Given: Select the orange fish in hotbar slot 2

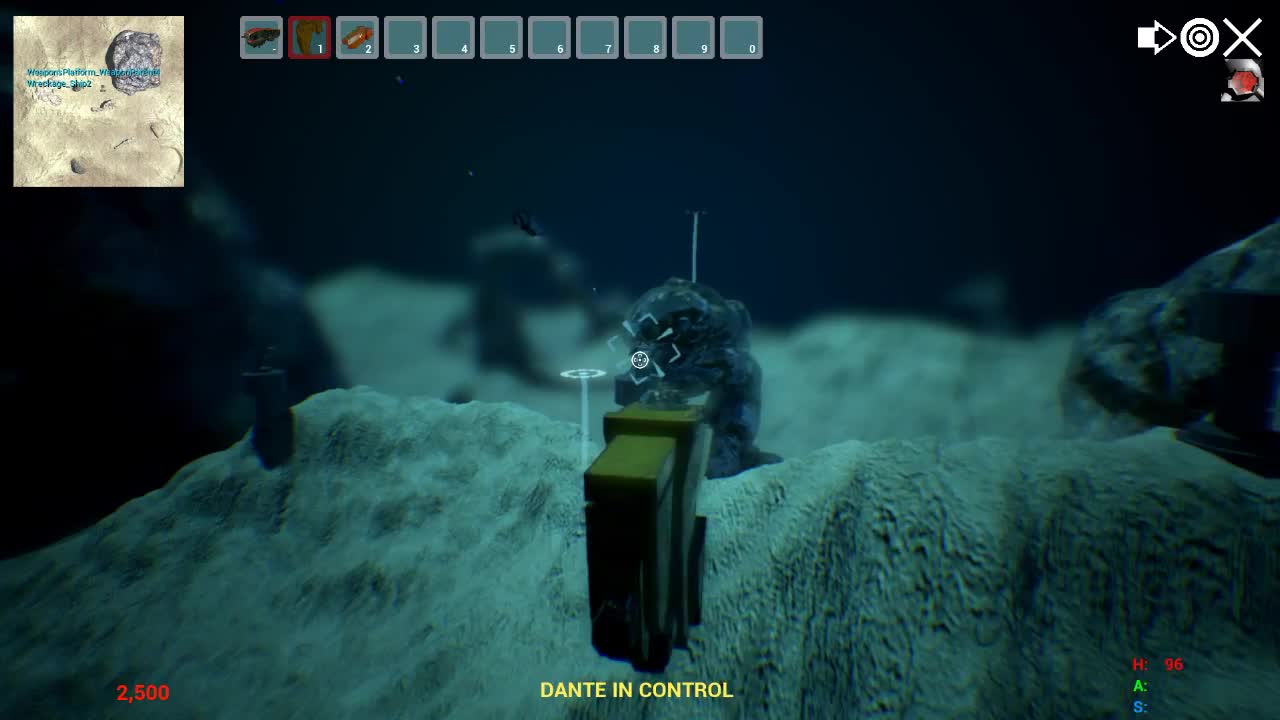Looking at the screenshot, I should [x=356, y=37].
